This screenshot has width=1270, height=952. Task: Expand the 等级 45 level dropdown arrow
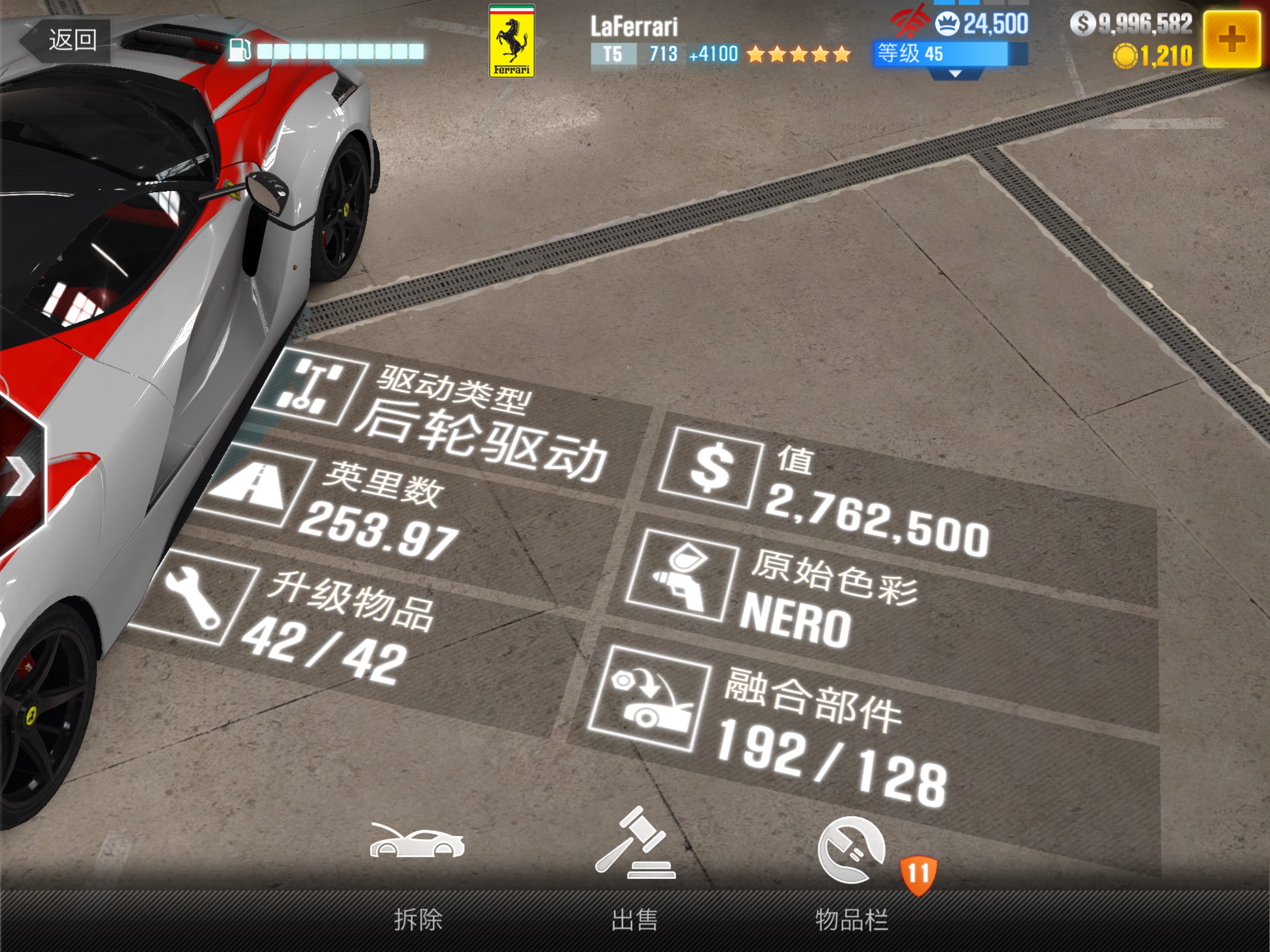click(955, 74)
